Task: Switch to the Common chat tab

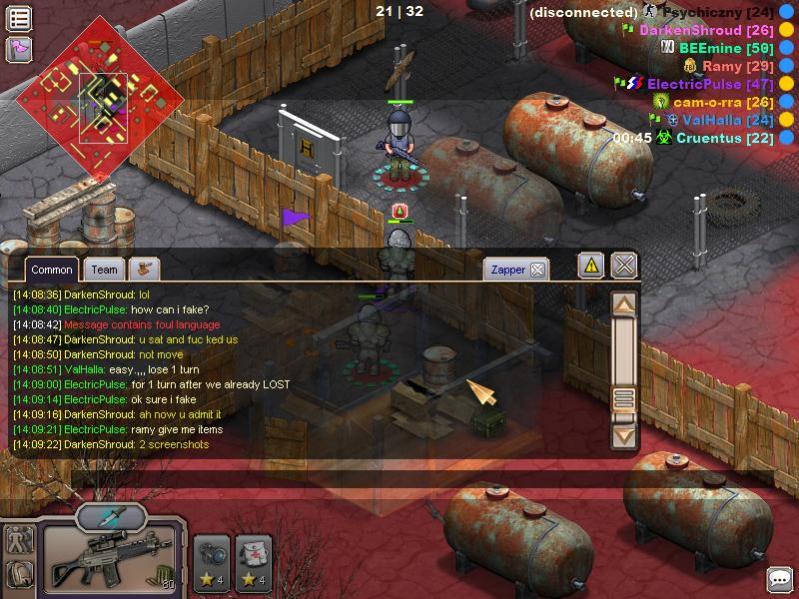Action: (51, 269)
